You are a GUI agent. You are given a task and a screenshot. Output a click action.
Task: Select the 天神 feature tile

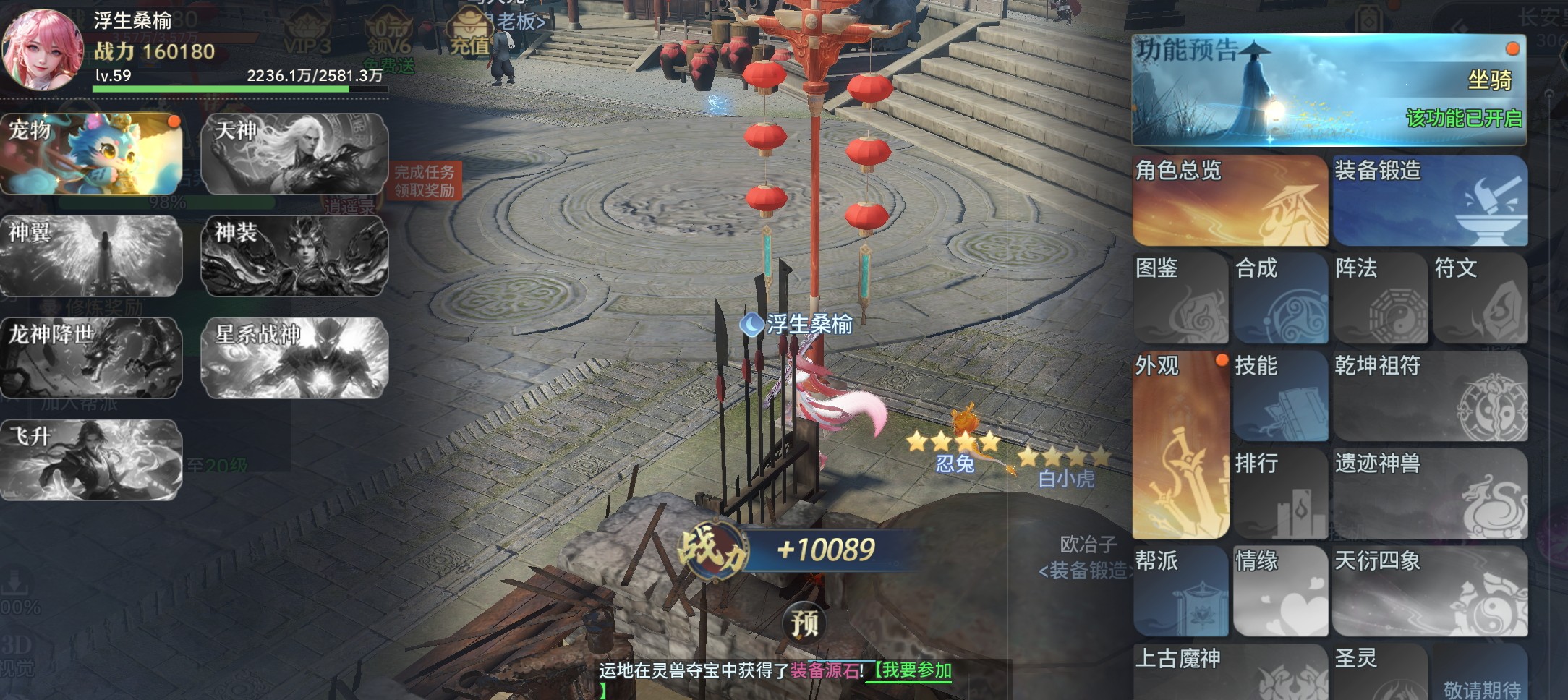pyautogui.click(x=294, y=154)
